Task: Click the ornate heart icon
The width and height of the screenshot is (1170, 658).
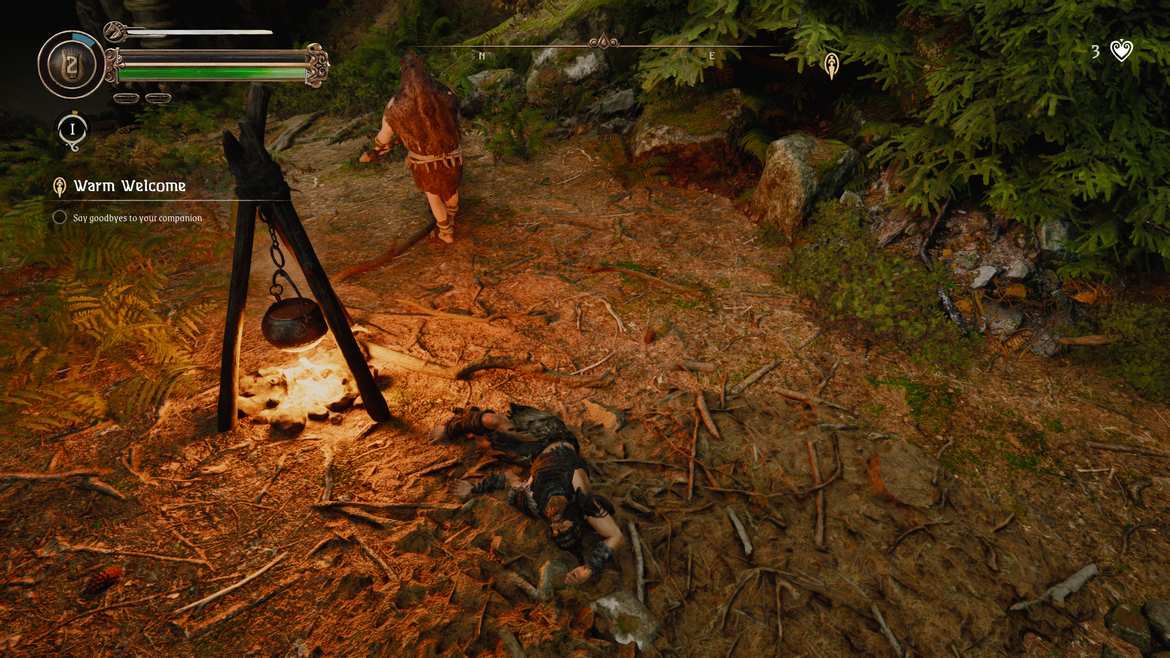Action: click(x=1122, y=51)
